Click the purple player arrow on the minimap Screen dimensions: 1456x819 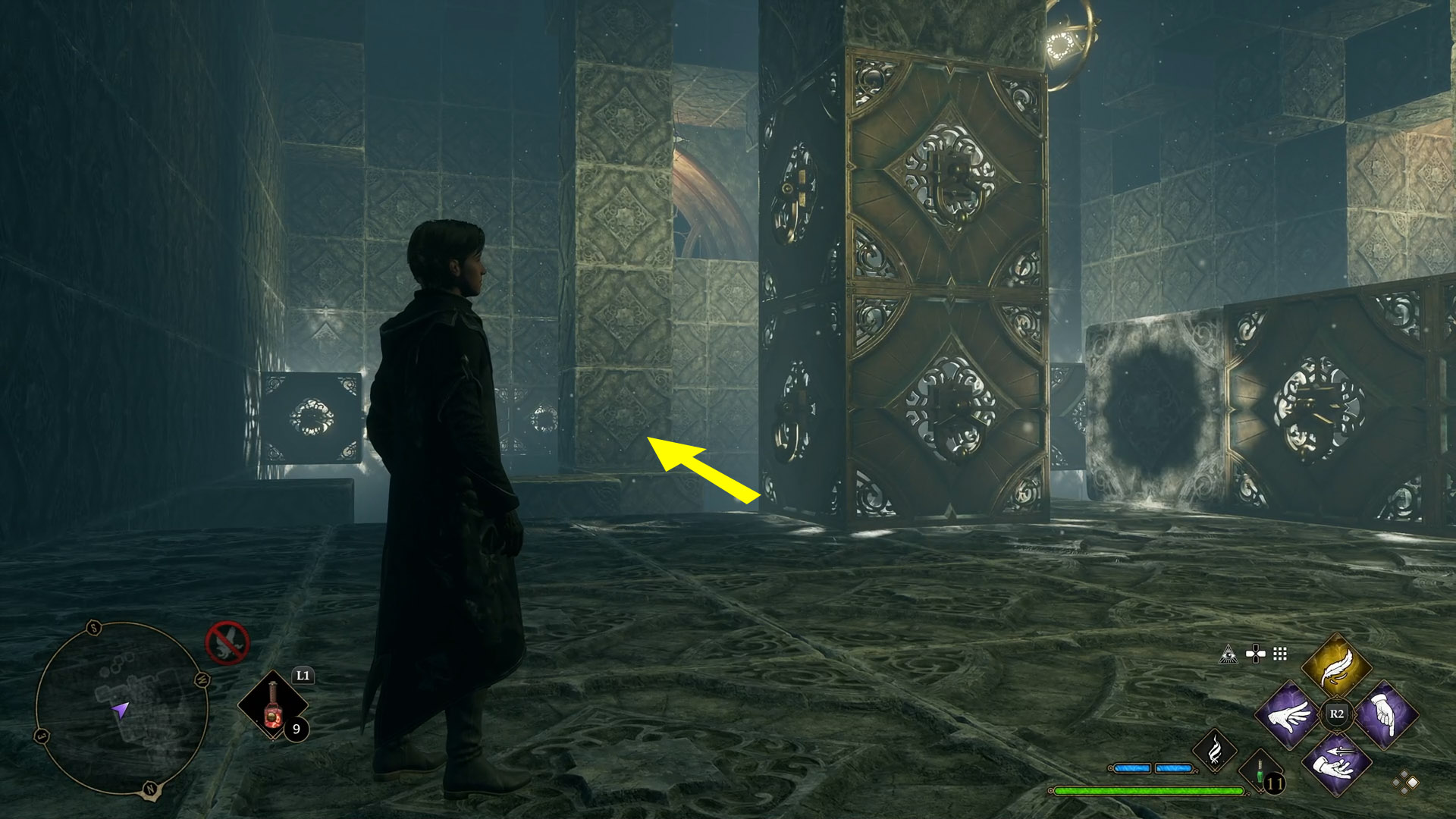[121, 710]
